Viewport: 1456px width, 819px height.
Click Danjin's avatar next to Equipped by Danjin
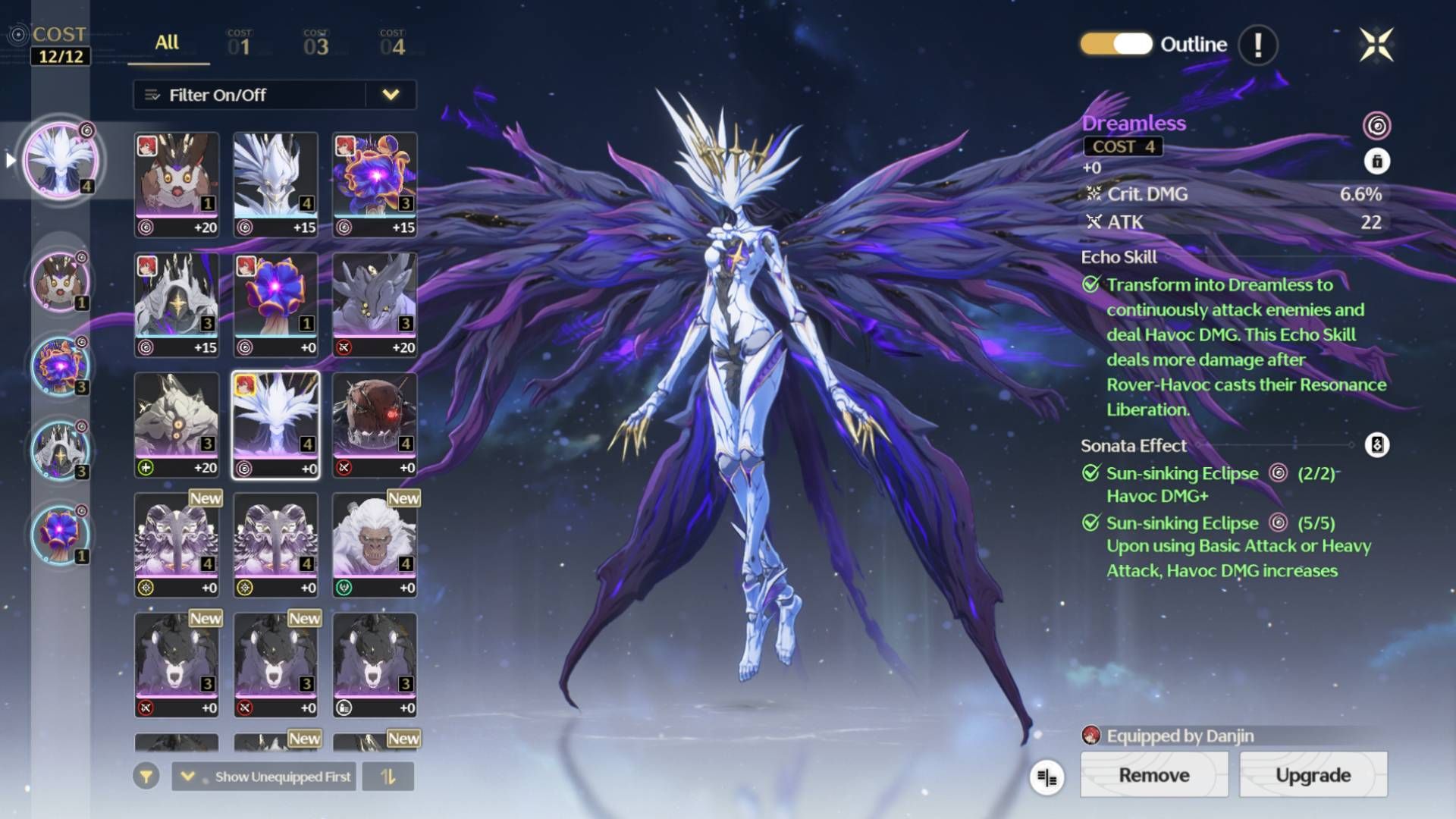click(x=1092, y=734)
